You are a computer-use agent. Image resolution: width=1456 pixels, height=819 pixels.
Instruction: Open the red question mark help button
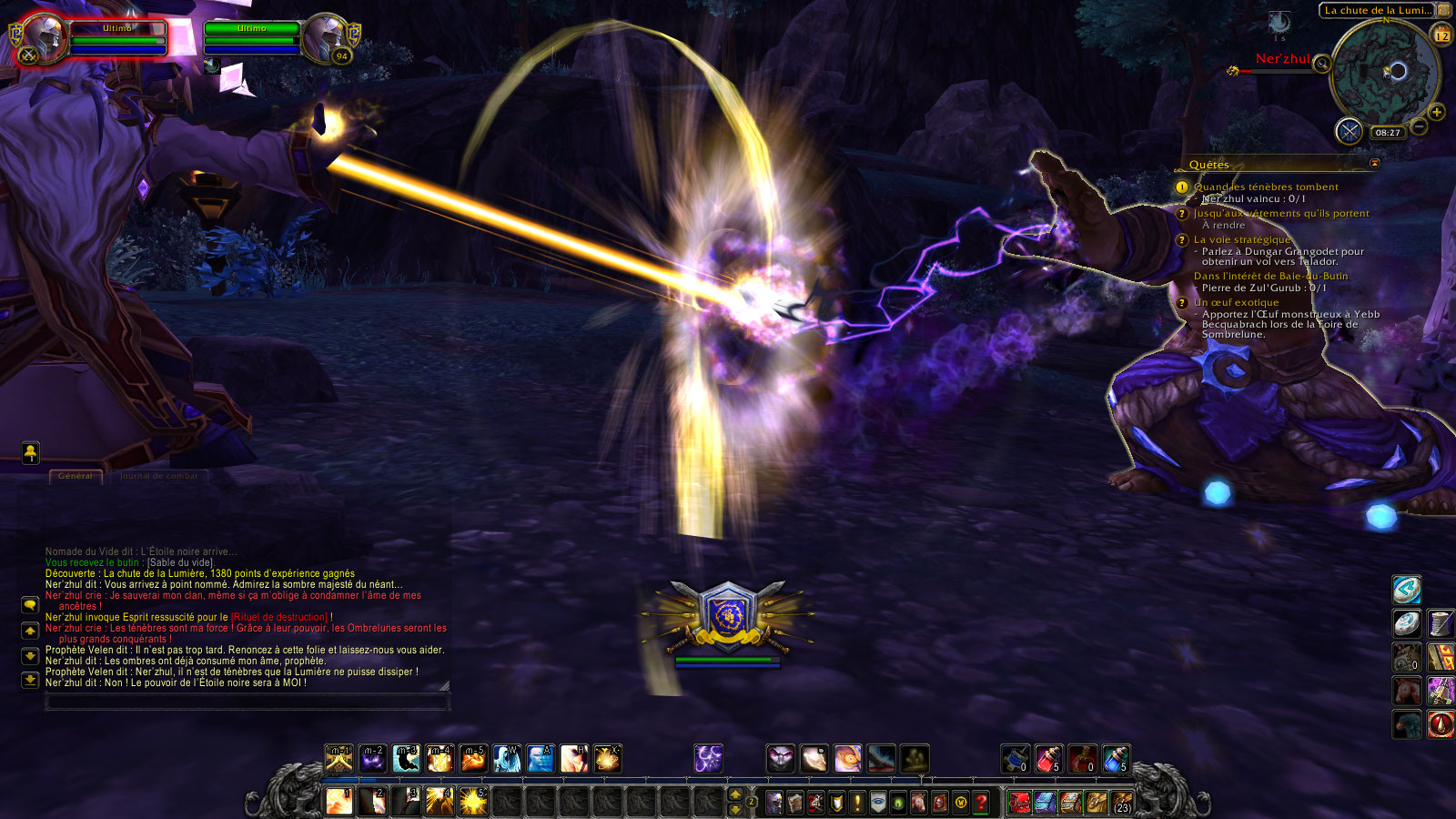tap(981, 803)
